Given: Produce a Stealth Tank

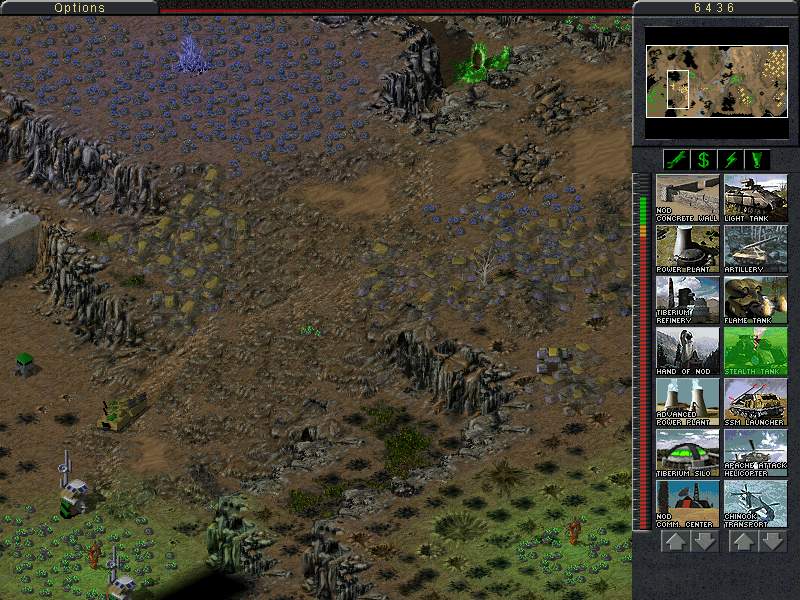Looking at the screenshot, I should pos(755,350).
